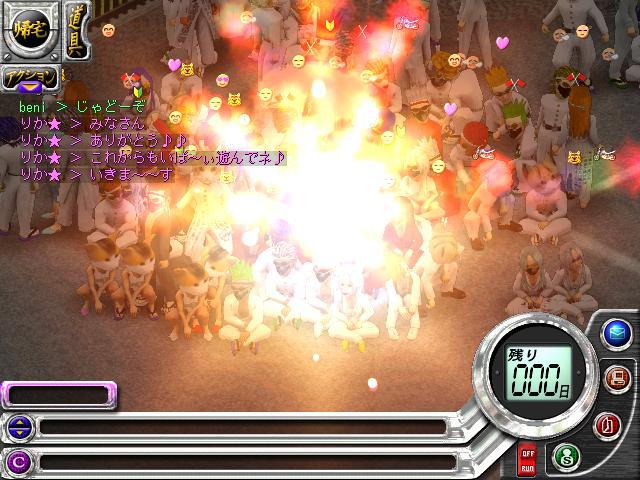Open the green person S button
The image size is (640, 480).
[566, 455]
